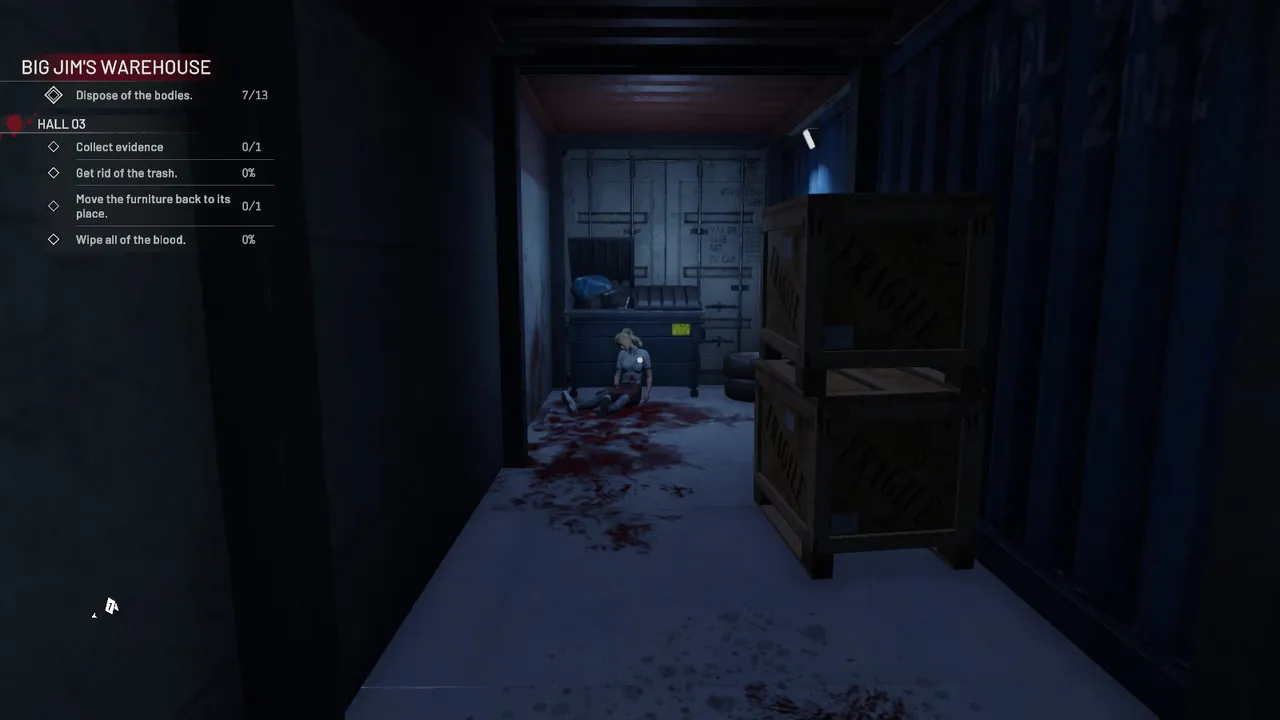Click the diamond icon next to Wipe all of the blood

pyautogui.click(x=54, y=239)
